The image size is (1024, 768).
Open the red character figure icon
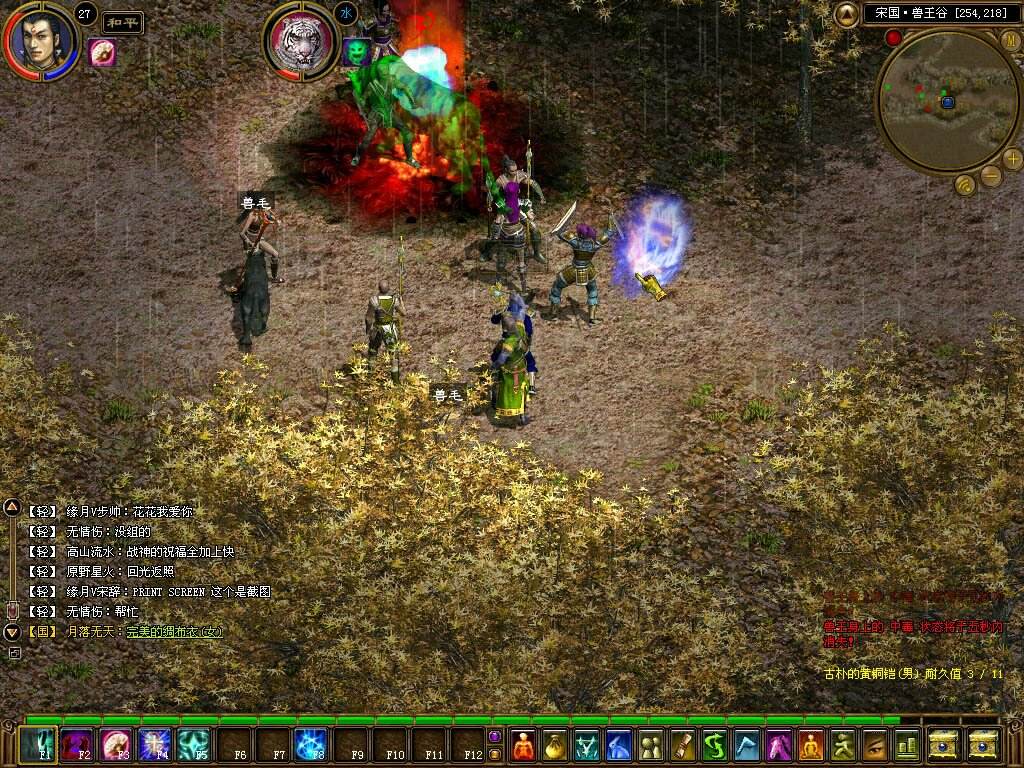point(523,745)
